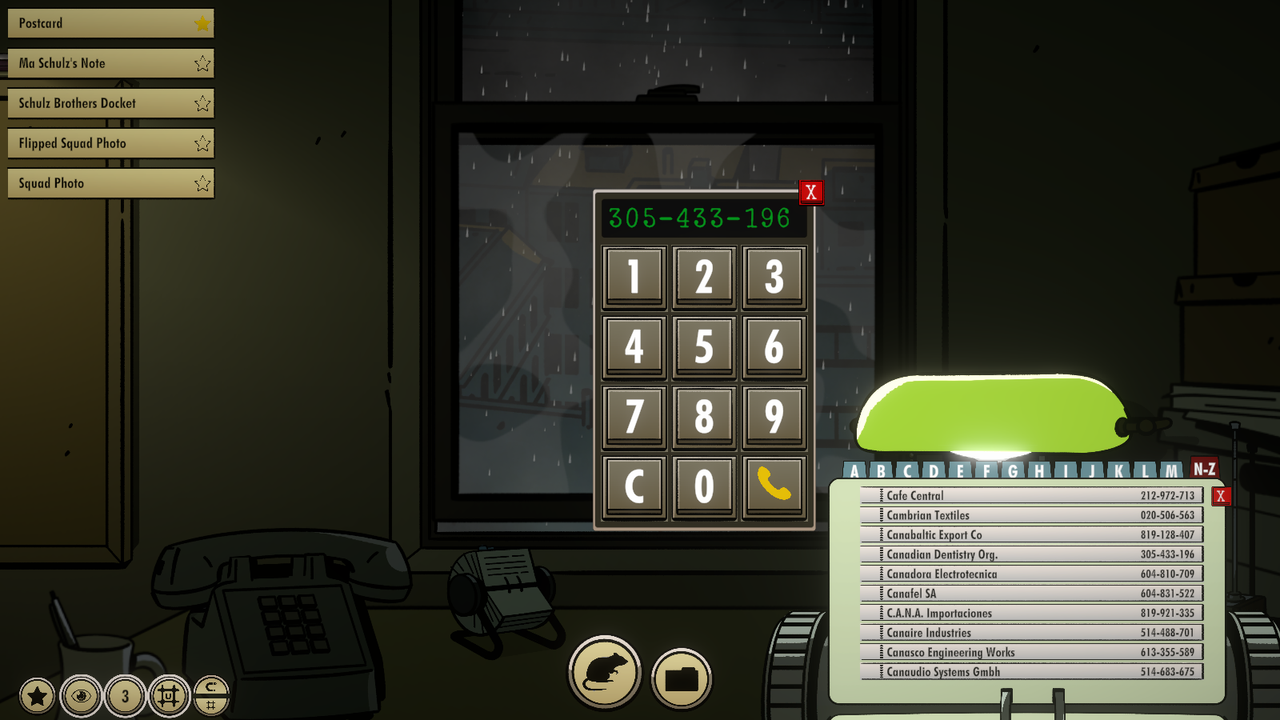Star the Ma Schulz's Note entry

click(x=200, y=63)
